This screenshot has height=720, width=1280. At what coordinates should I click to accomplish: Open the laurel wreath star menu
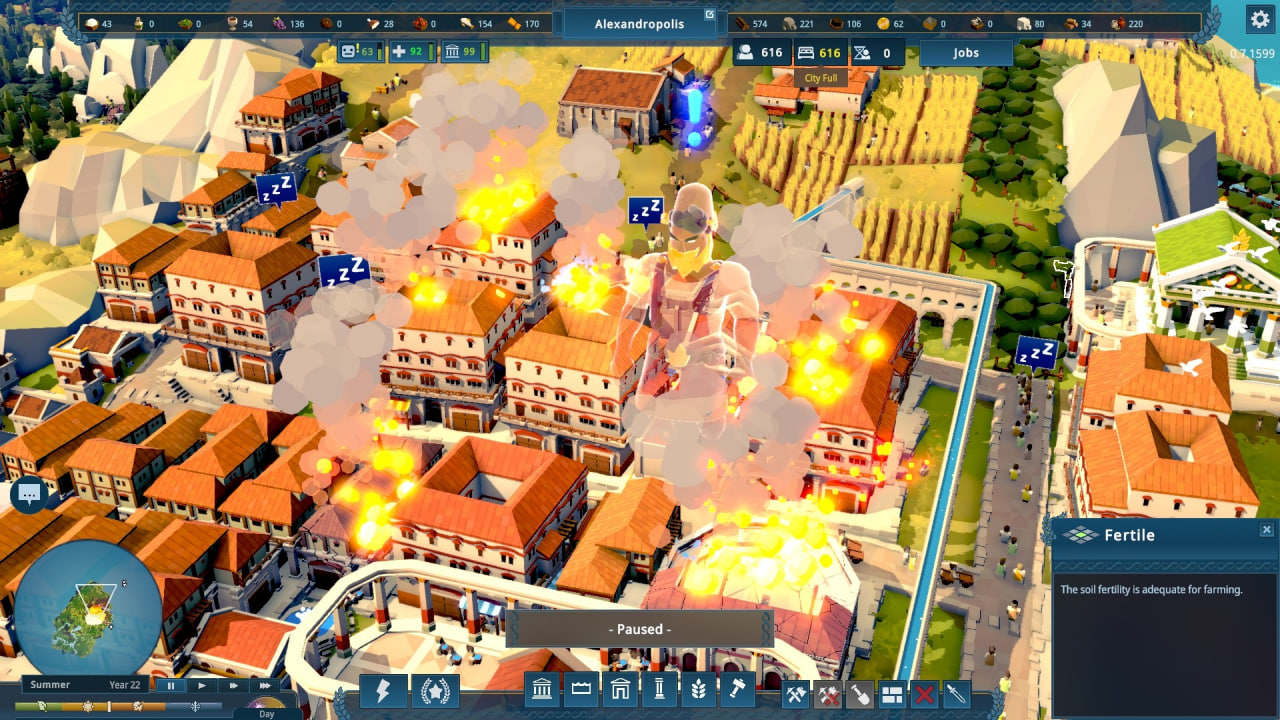pos(436,691)
